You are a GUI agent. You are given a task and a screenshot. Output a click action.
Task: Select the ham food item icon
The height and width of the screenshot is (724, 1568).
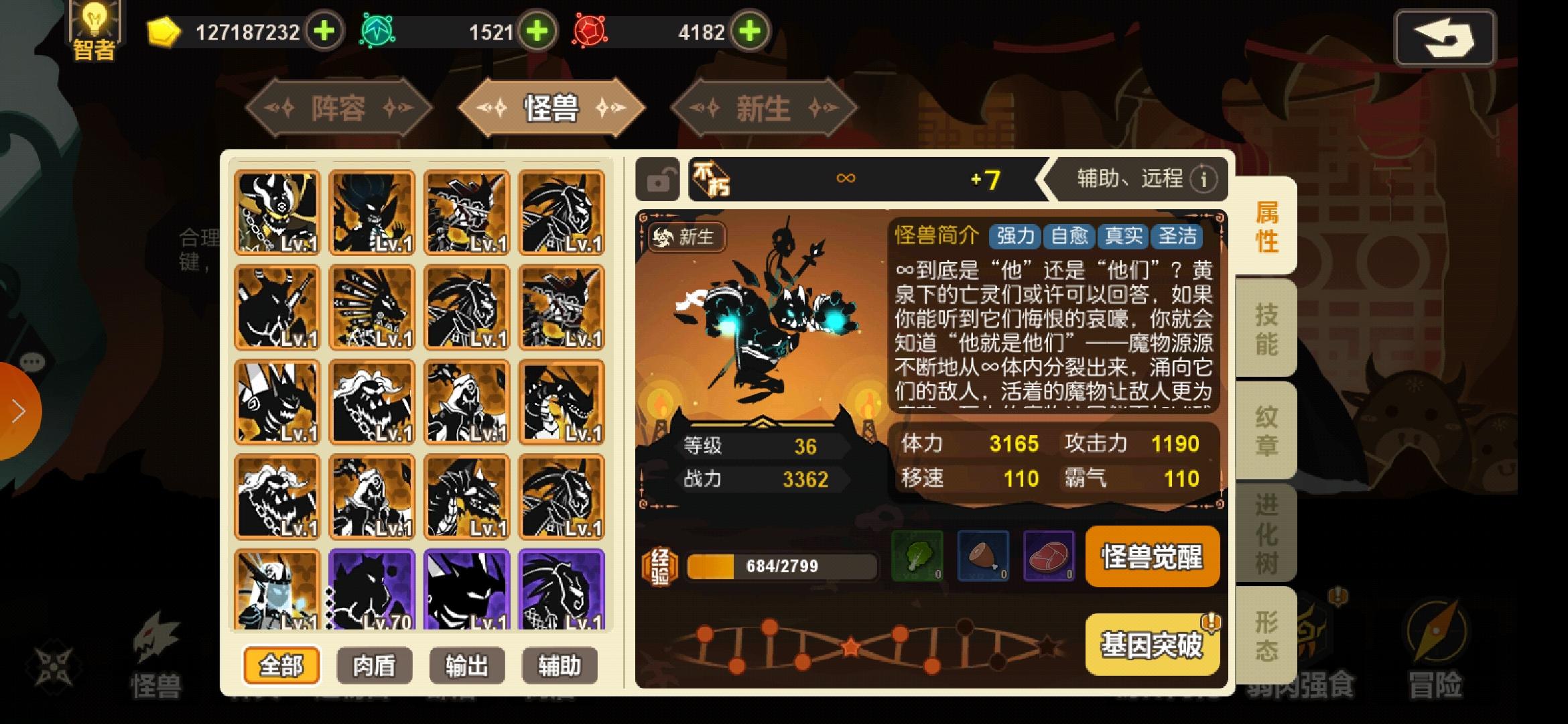click(x=982, y=557)
